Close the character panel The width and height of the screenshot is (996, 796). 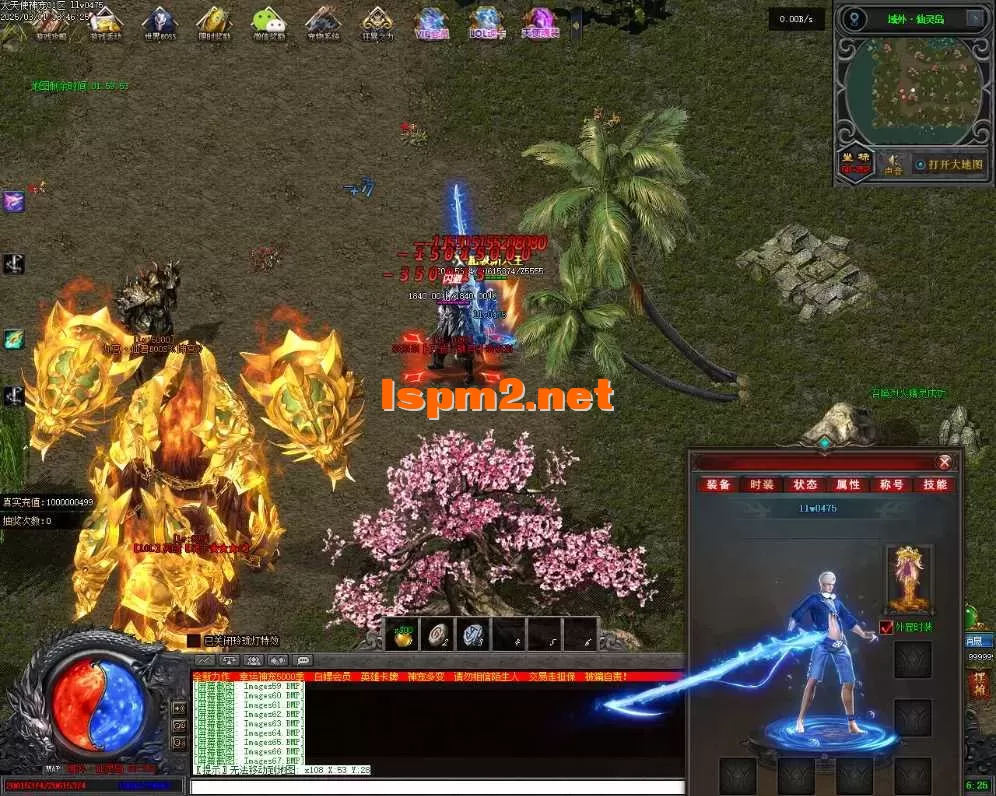pyautogui.click(x=943, y=462)
